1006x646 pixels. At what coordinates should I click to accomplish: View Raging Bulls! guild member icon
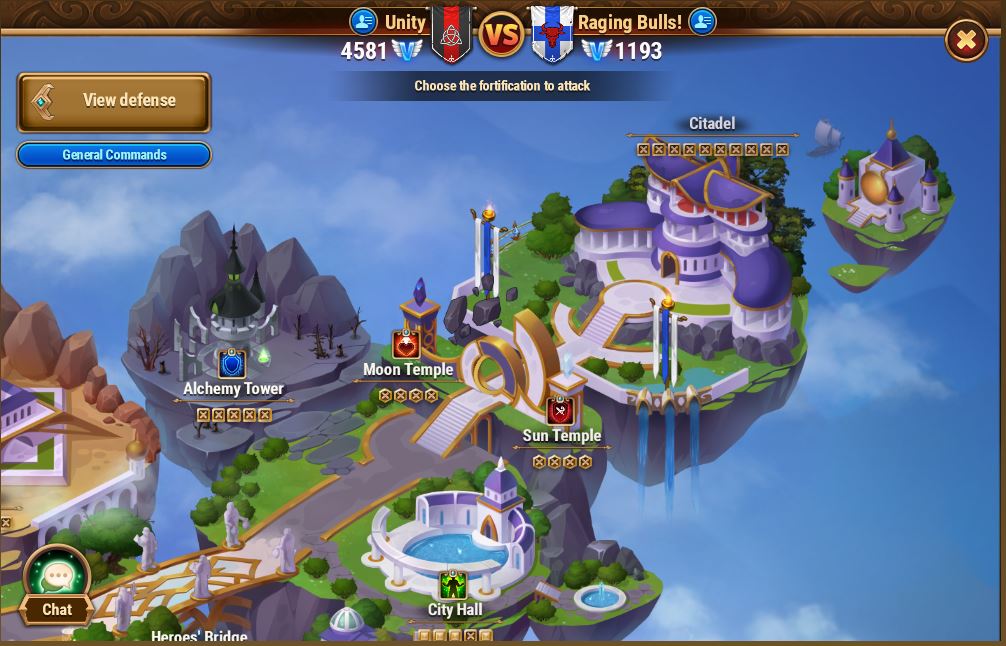[702, 21]
